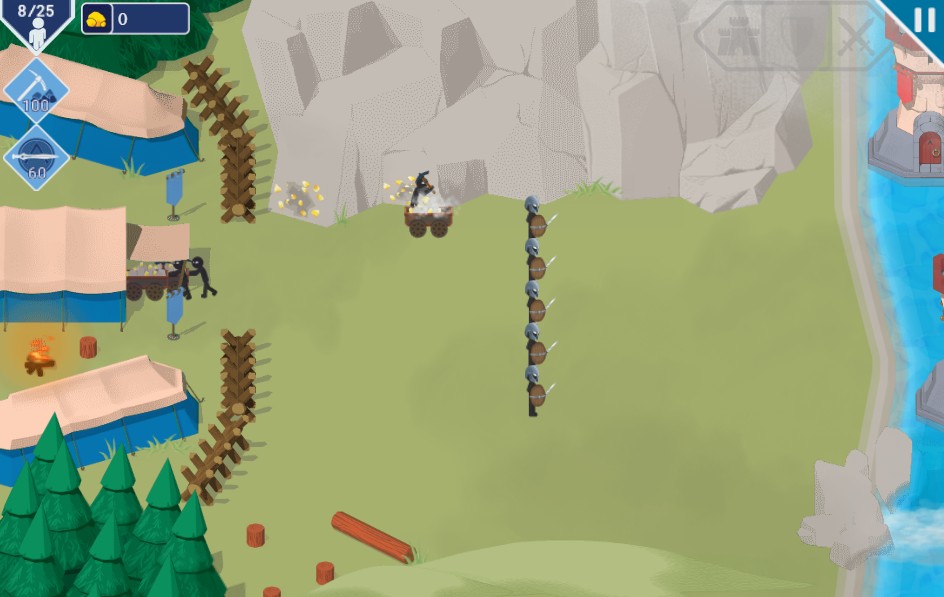Recruit a swordsman for 60 gold

tap(36, 157)
